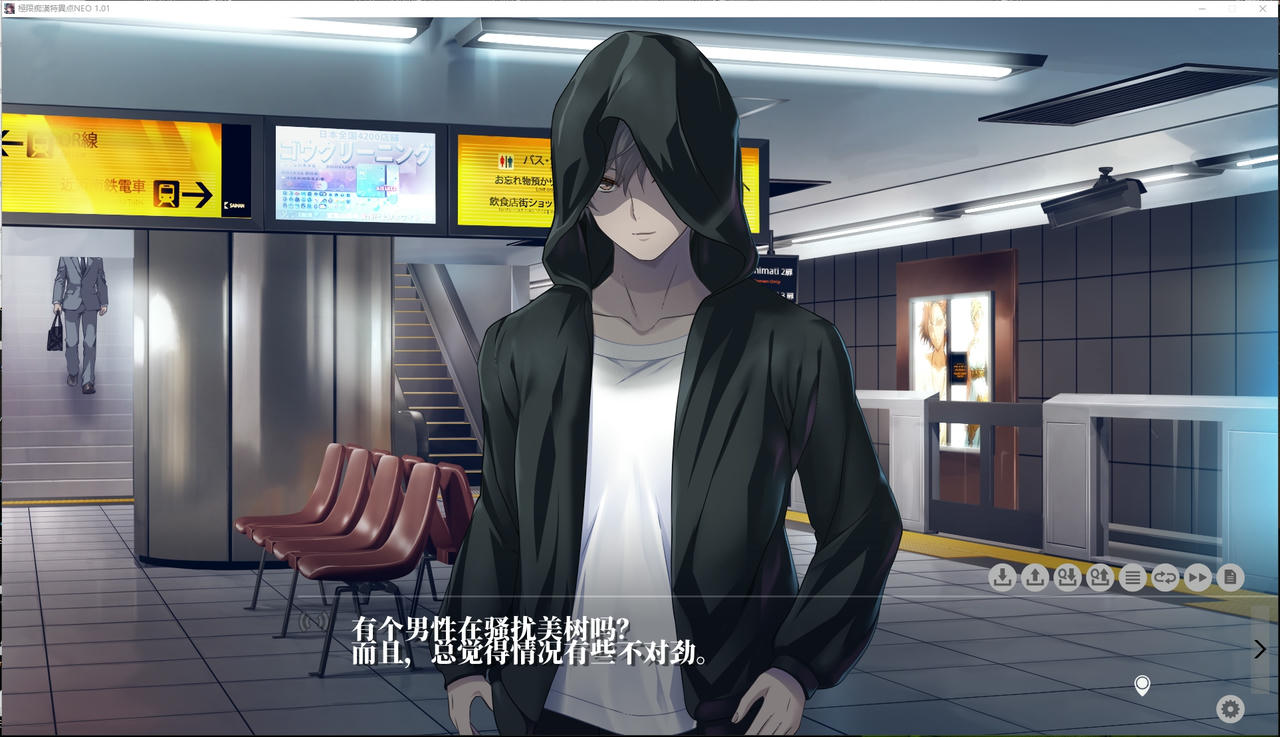Open the backlog lines icon
This screenshot has width=1280, height=737.
1132,577
